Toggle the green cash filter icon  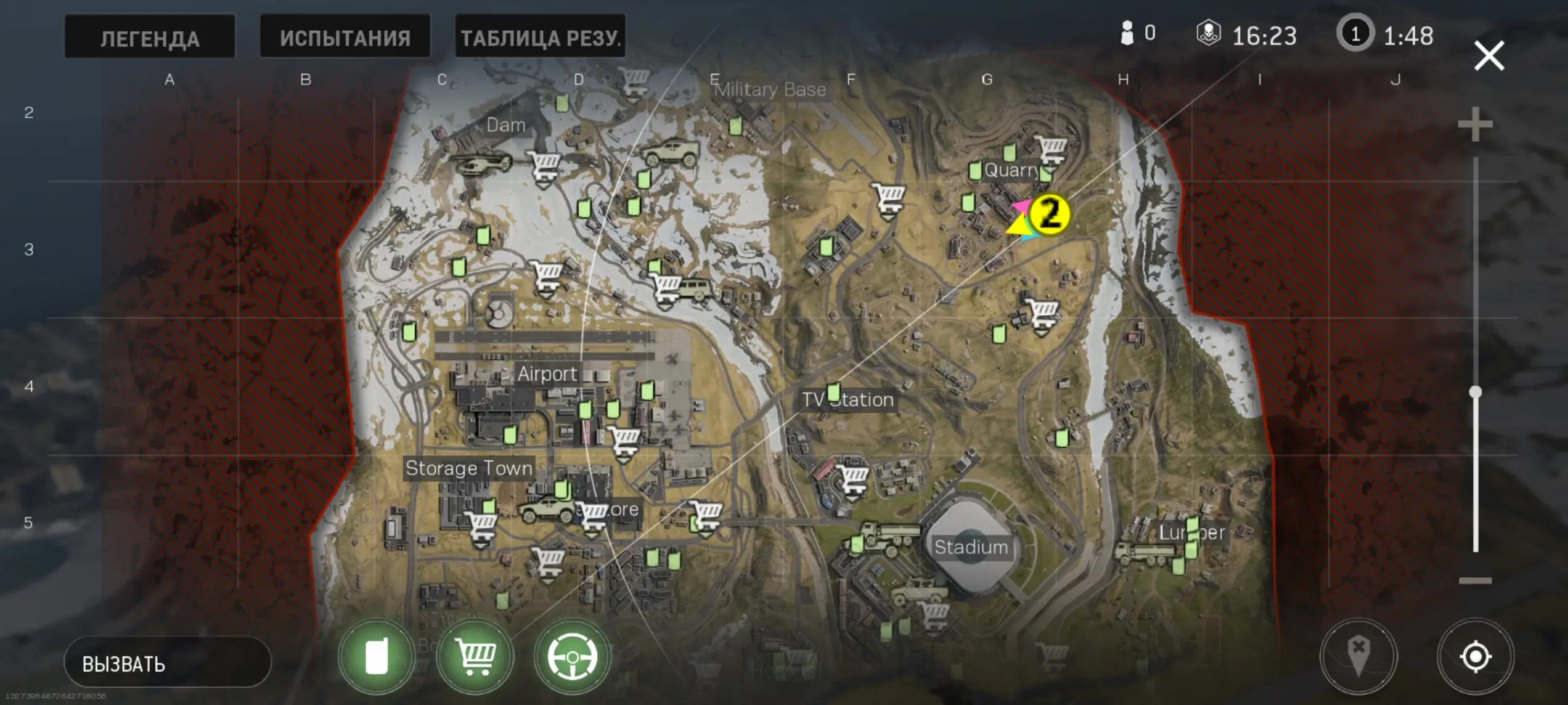click(x=377, y=657)
